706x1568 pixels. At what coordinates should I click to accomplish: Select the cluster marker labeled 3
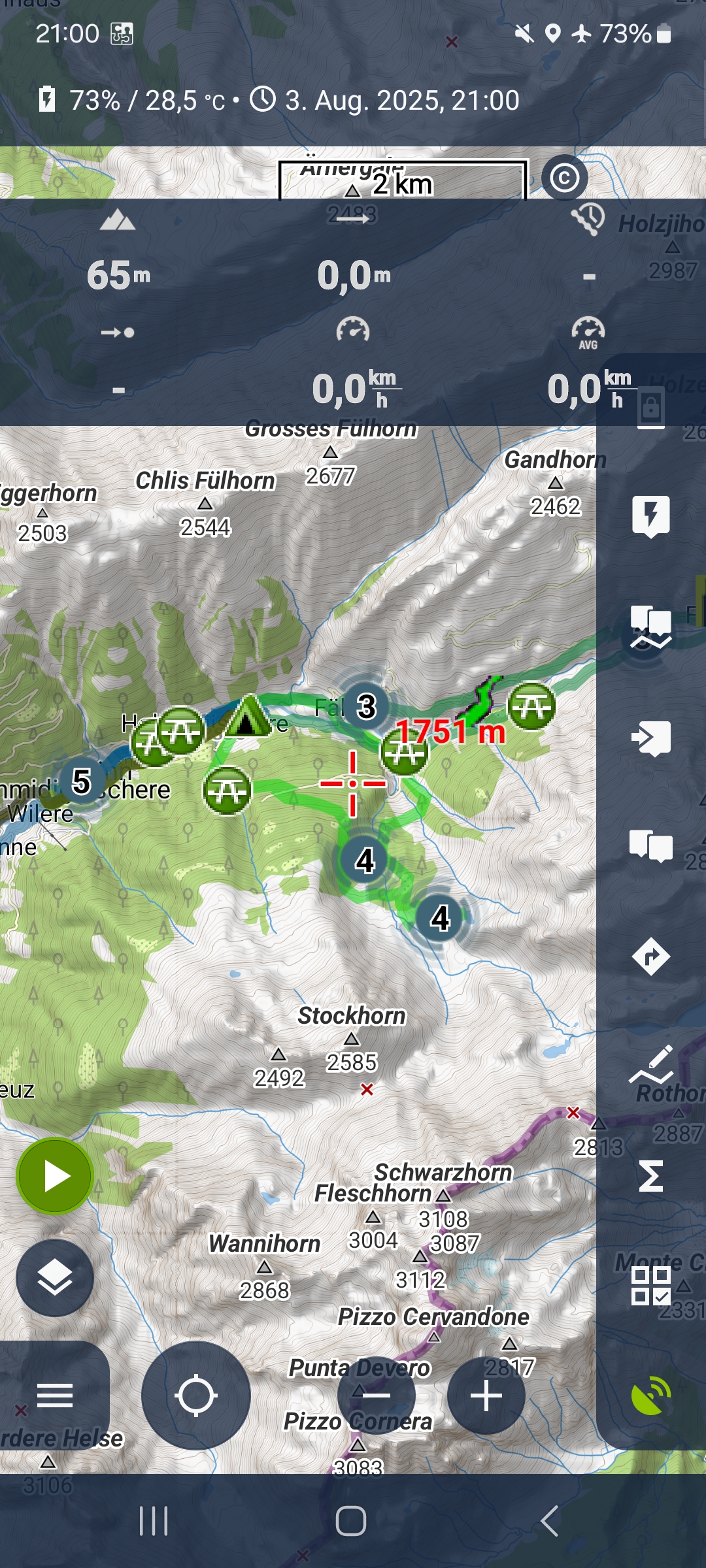366,706
